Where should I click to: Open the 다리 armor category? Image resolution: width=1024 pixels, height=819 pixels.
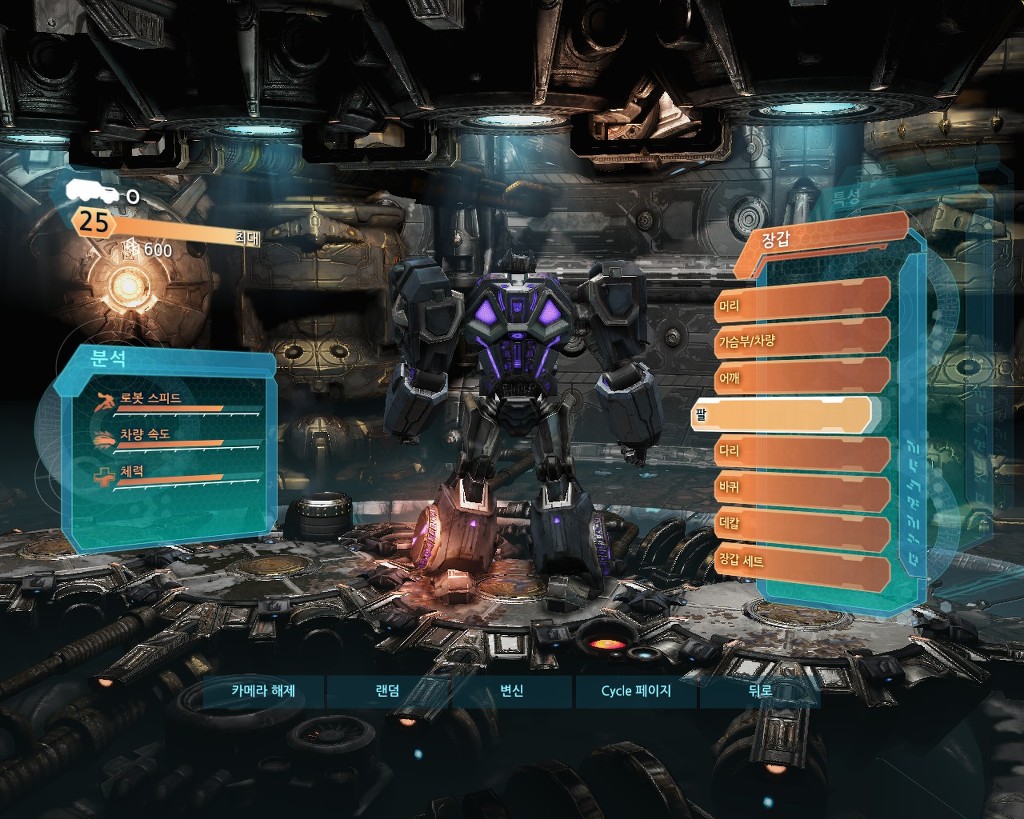click(x=802, y=454)
